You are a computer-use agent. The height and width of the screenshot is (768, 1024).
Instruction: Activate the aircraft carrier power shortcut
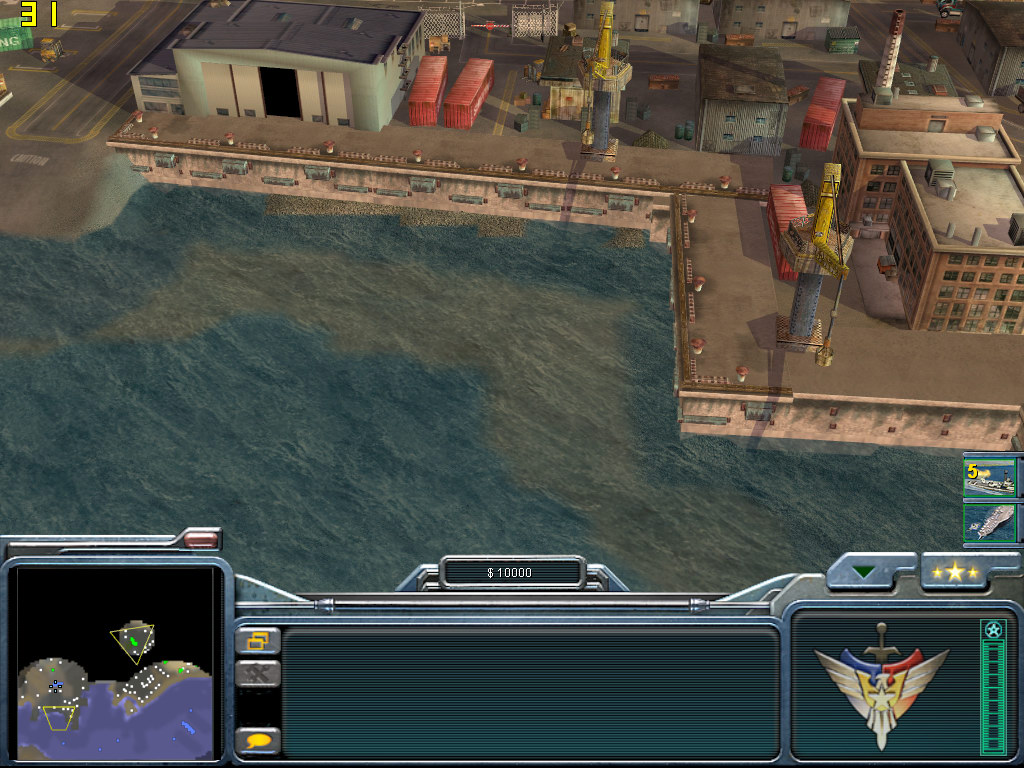pyautogui.click(x=989, y=523)
